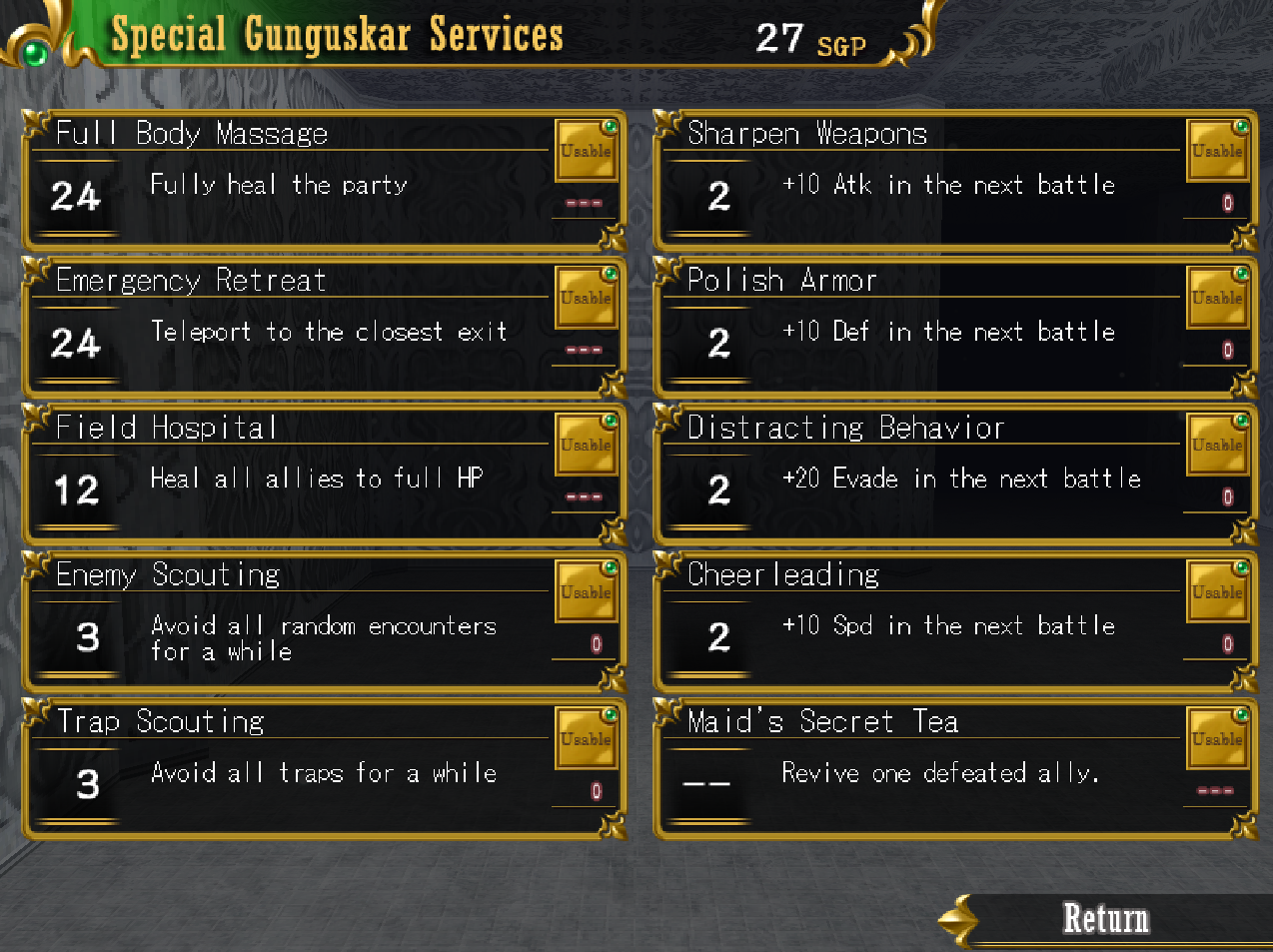This screenshot has height=952, width=1273.
Task: Use the Usable button on Trap Scouting
Action: pos(586,738)
